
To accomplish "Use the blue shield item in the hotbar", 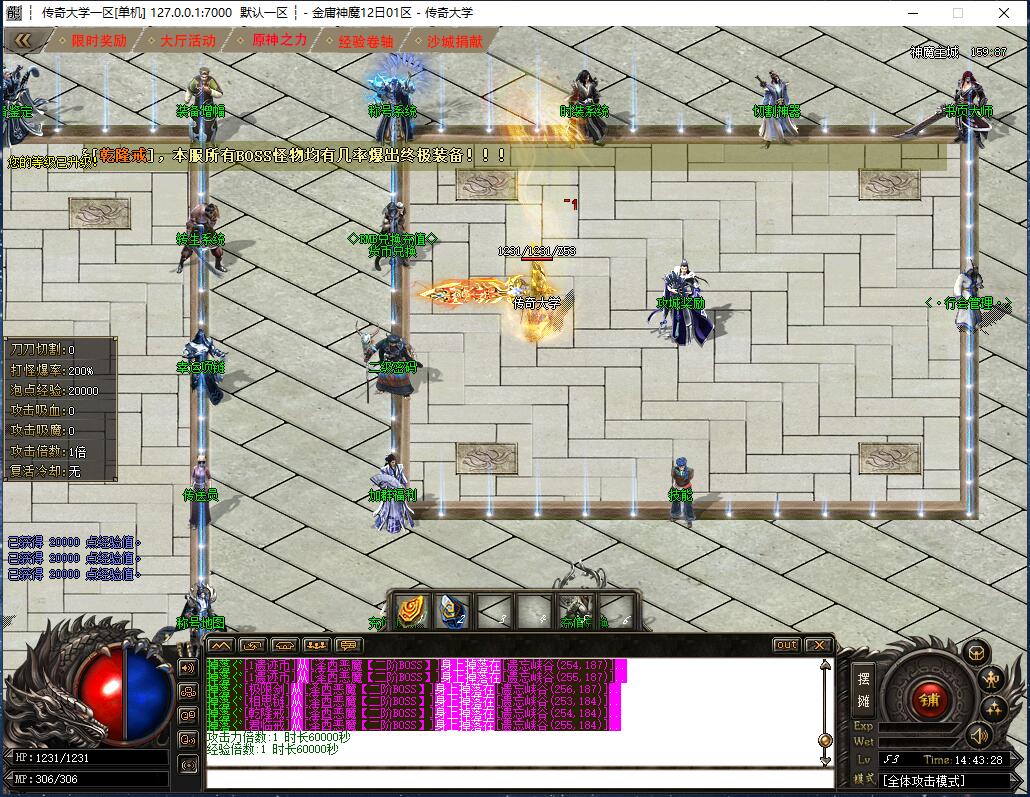I will coord(454,611).
